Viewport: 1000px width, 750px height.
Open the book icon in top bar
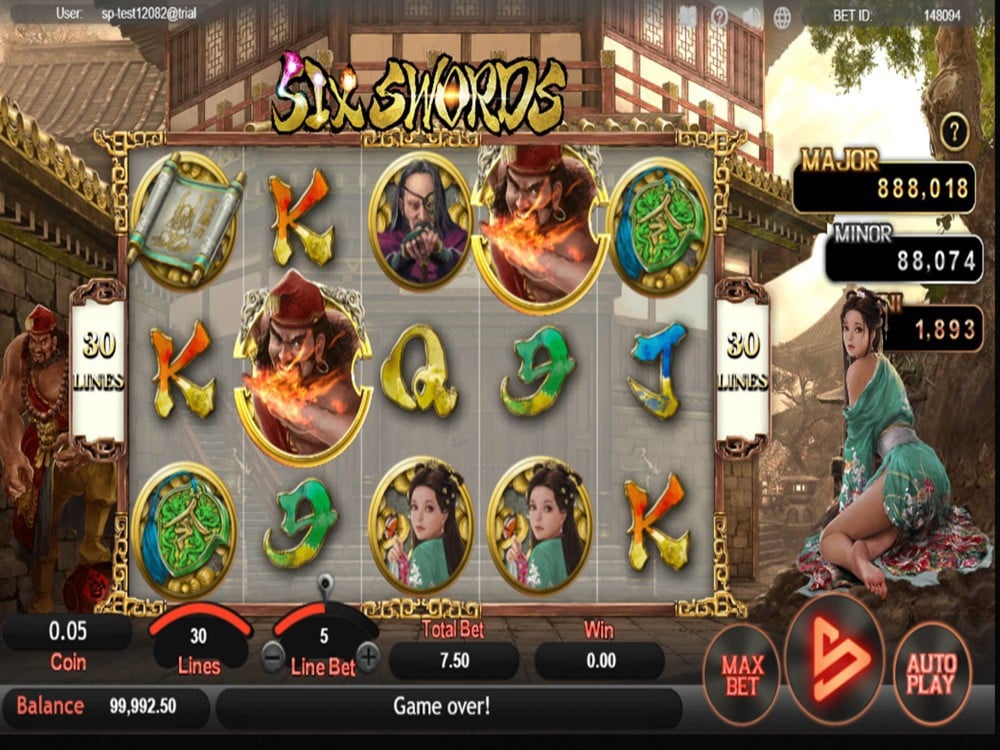[x=687, y=16]
